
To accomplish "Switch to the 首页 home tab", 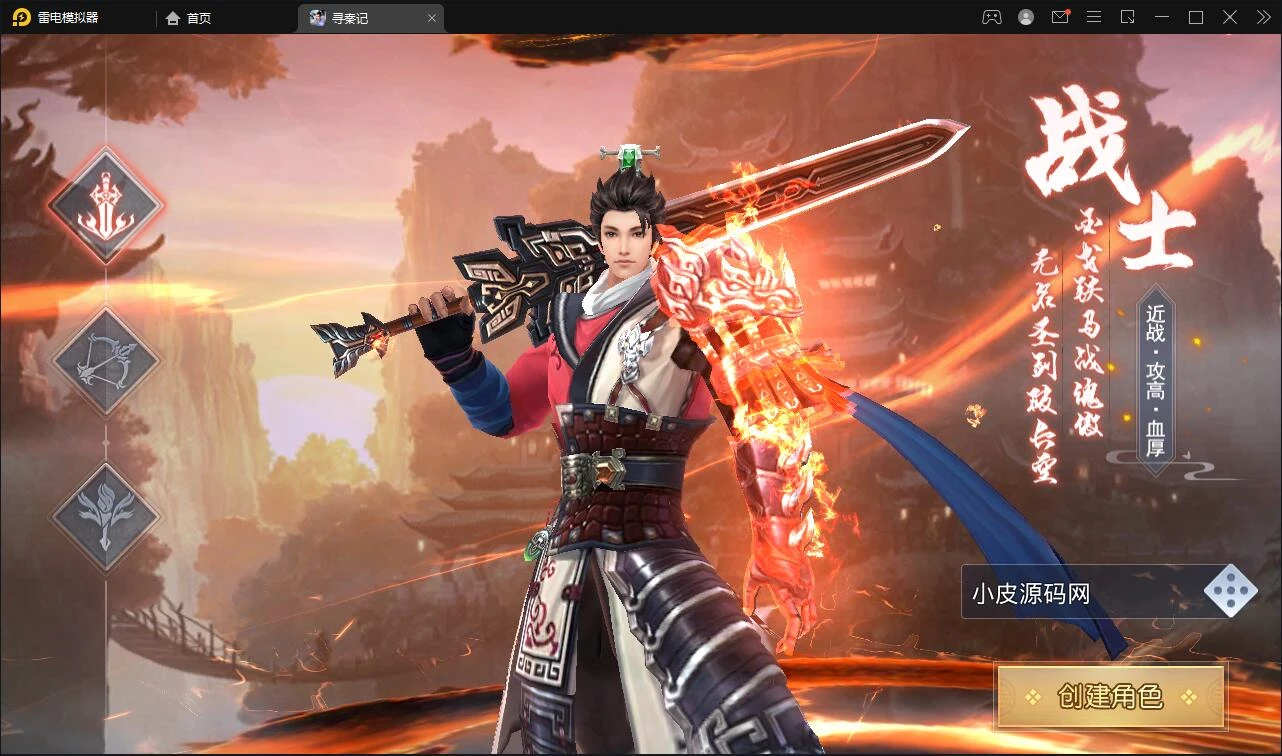I will coord(189,18).
